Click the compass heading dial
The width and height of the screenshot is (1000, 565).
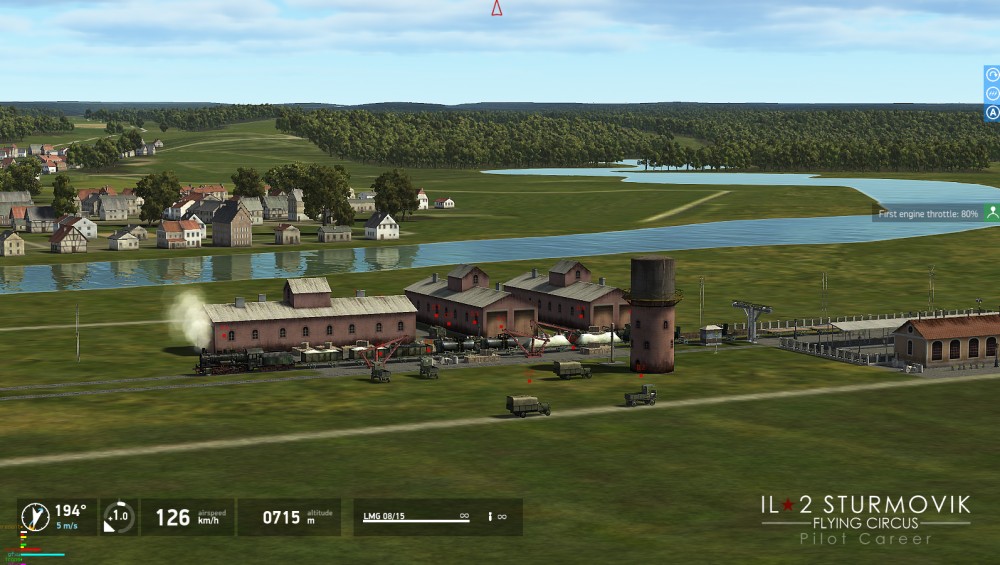35,517
